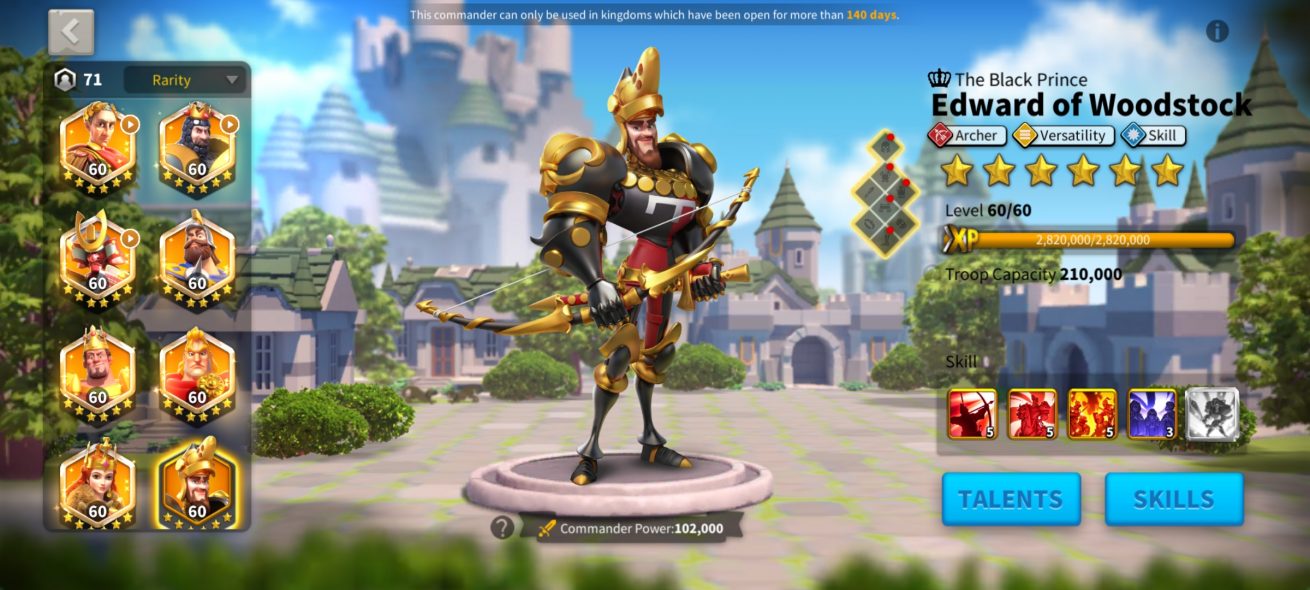Choose the blond commander in red armor
The height and width of the screenshot is (590, 1310).
197,370
